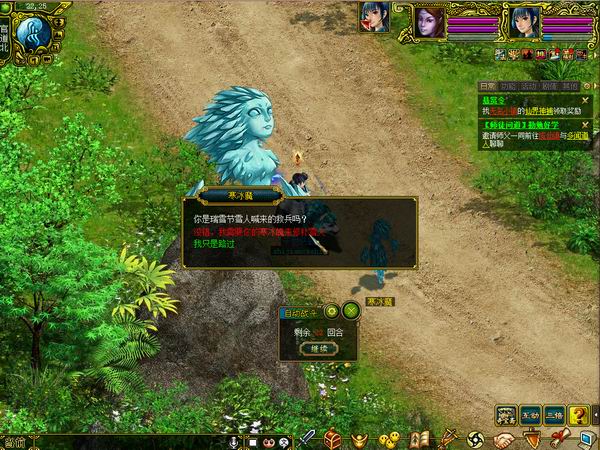Viewport: 600px width, 450px height.
Task: Click the handshake trade icon
Action: 504,438
